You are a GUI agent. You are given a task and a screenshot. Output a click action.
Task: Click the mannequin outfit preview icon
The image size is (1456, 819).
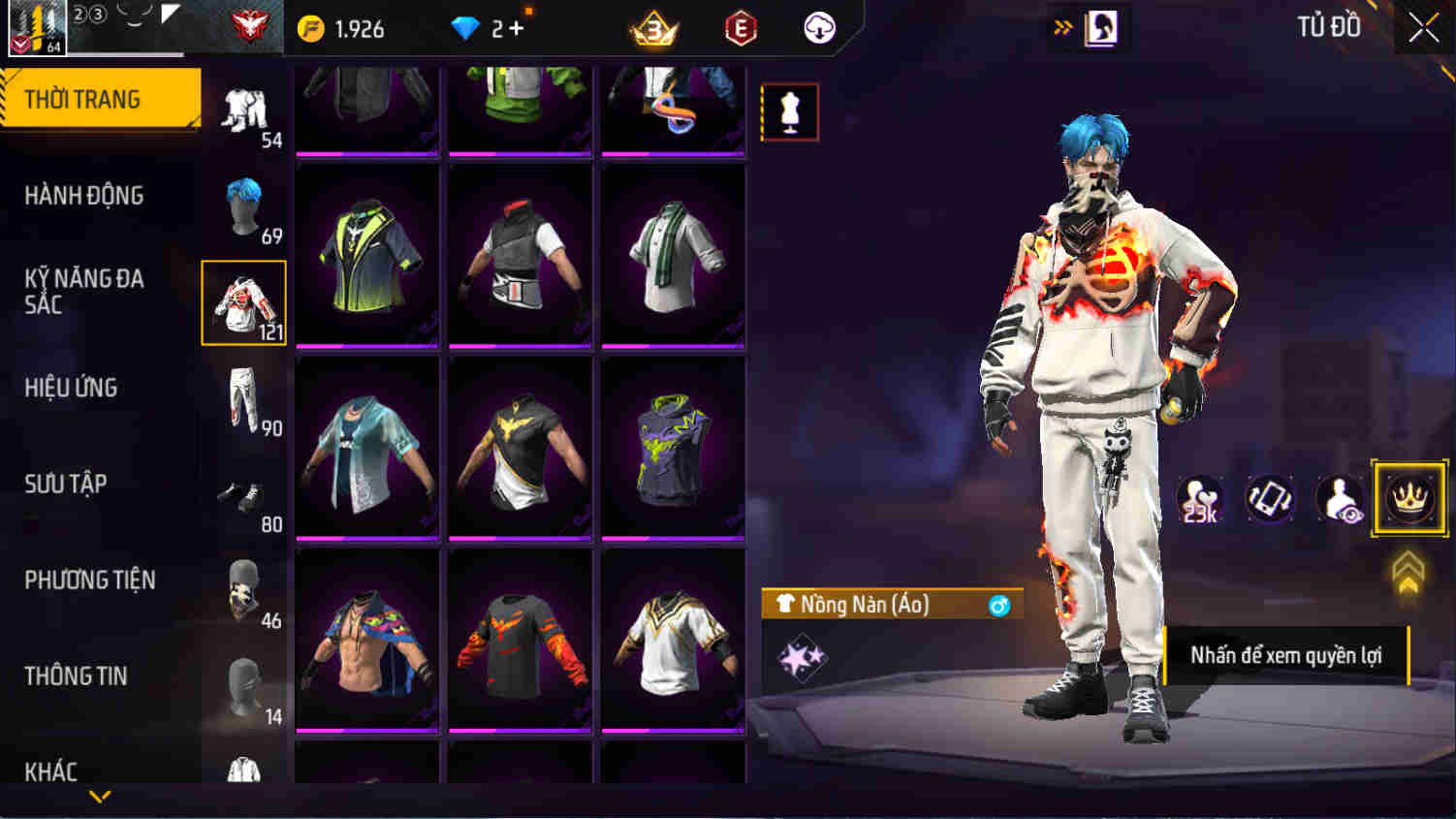tap(789, 110)
